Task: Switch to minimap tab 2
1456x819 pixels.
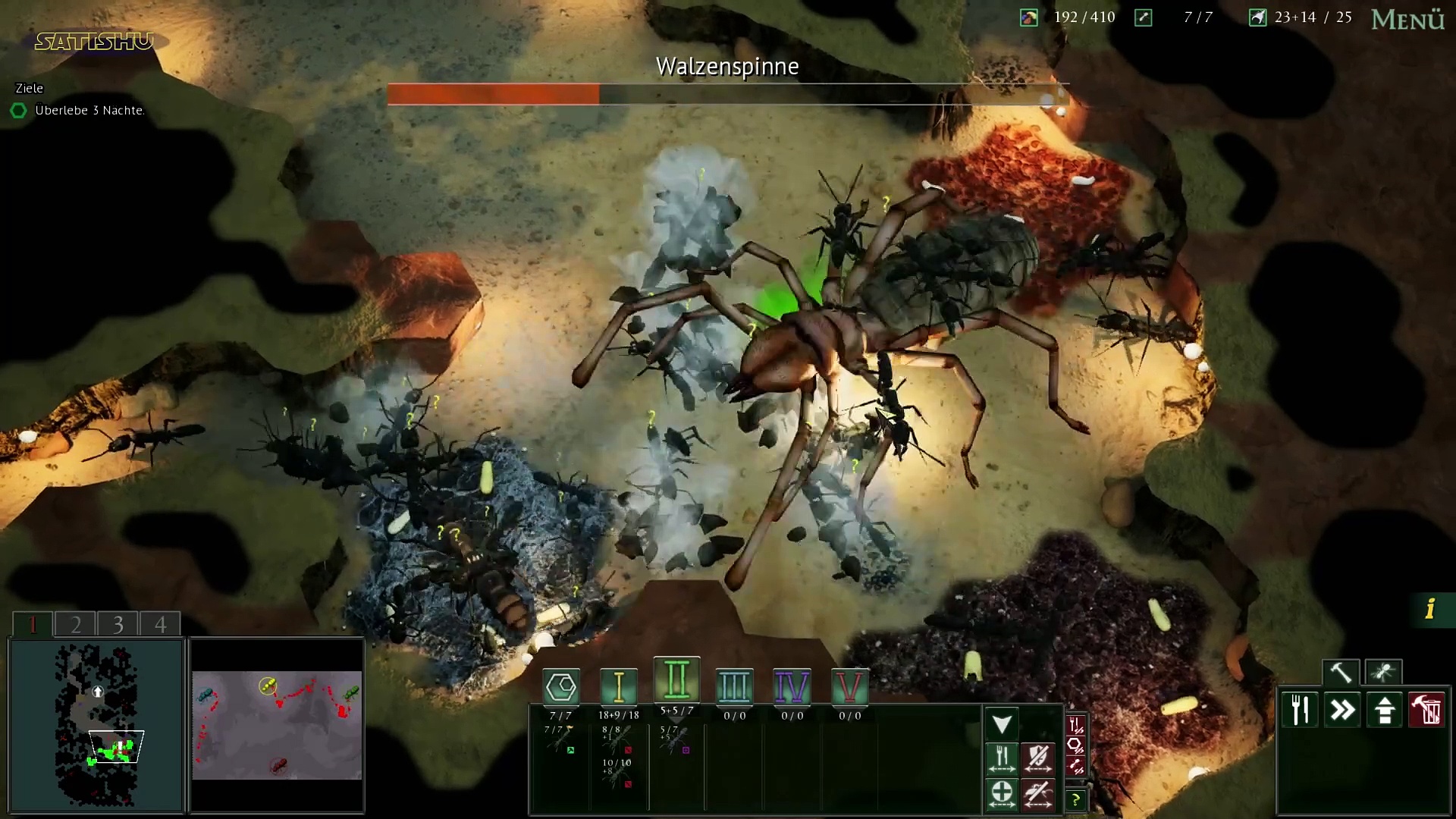Action: pos(76,624)
